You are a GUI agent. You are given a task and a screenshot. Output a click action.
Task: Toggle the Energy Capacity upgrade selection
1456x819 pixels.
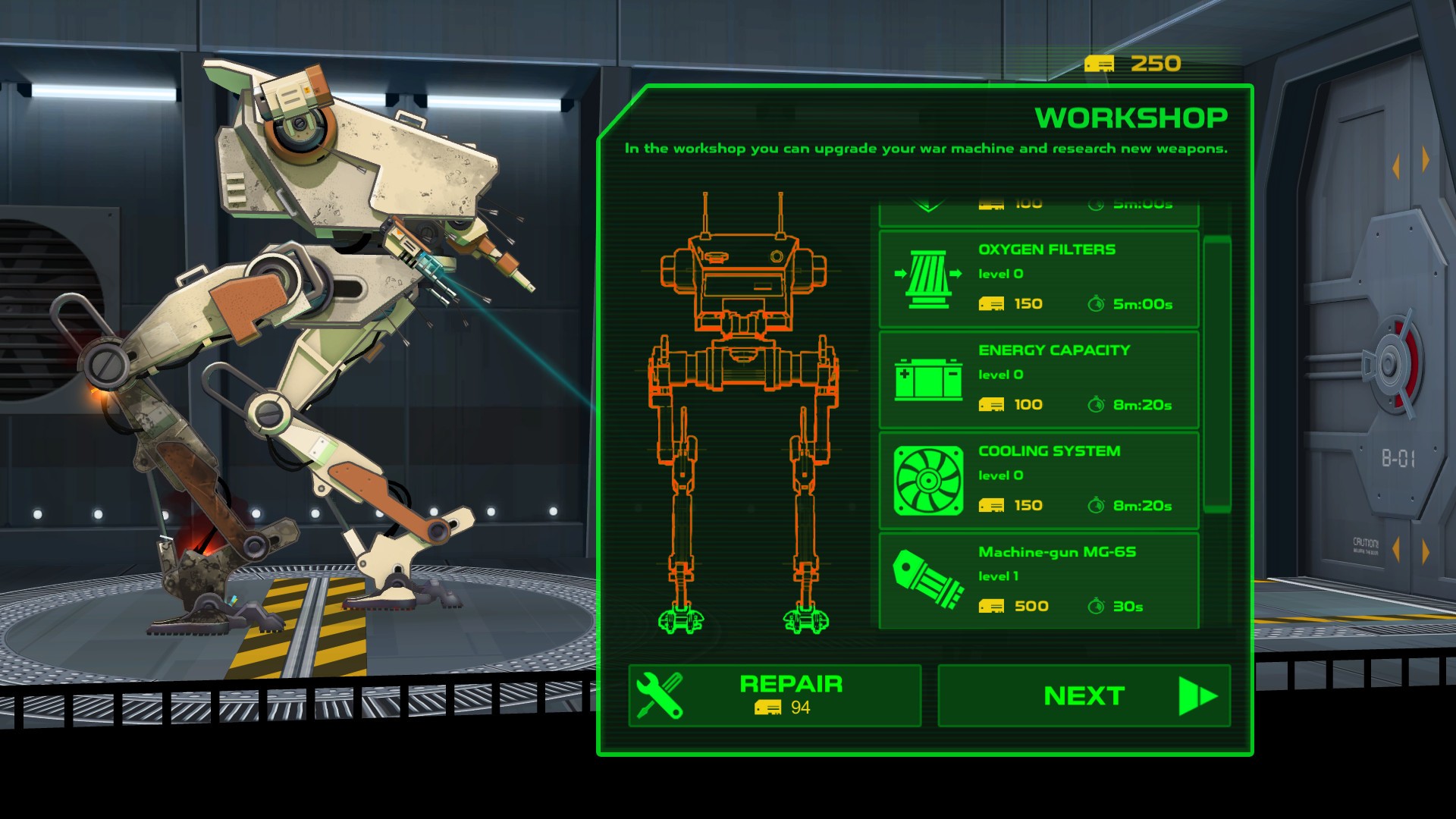tap(1039, 378)
